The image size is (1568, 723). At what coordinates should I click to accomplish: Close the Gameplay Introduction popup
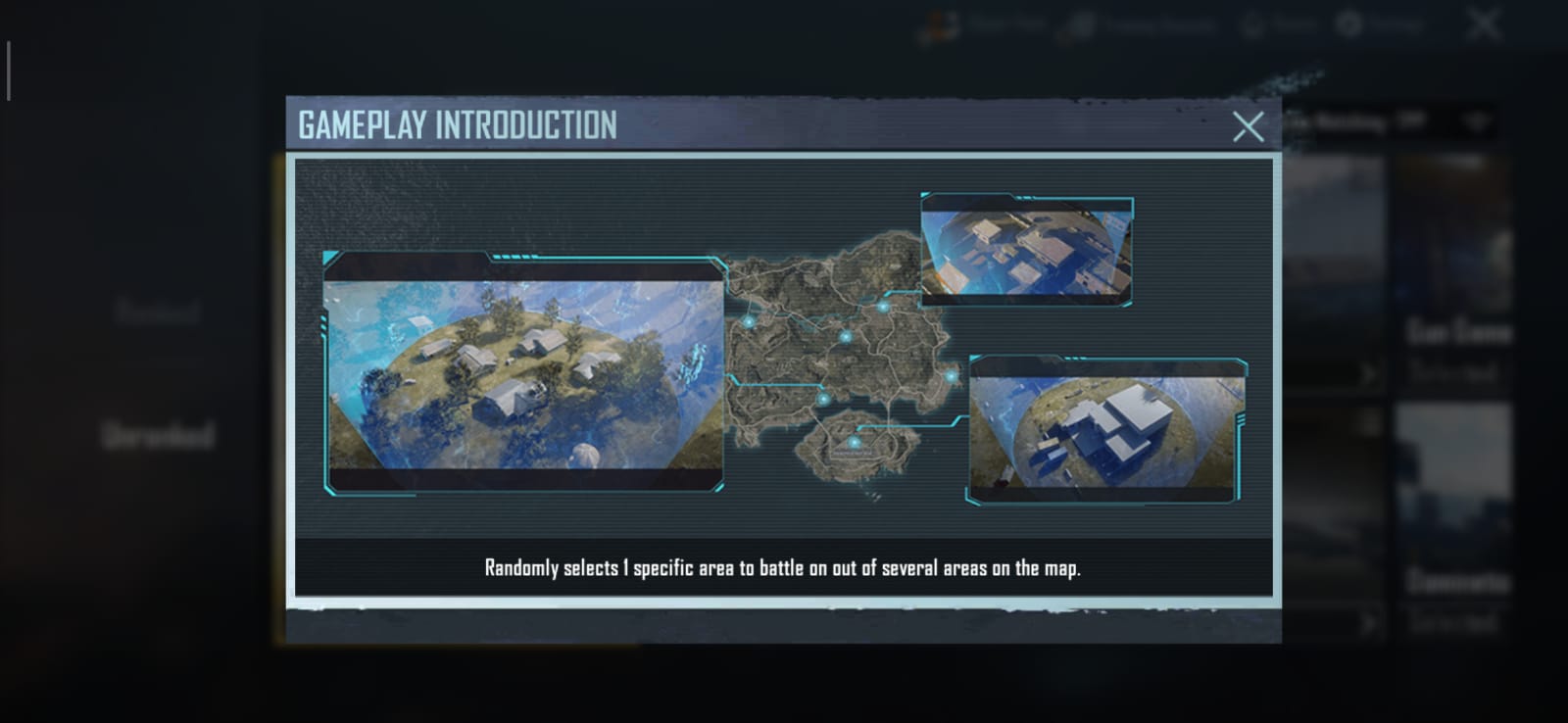1248,126
